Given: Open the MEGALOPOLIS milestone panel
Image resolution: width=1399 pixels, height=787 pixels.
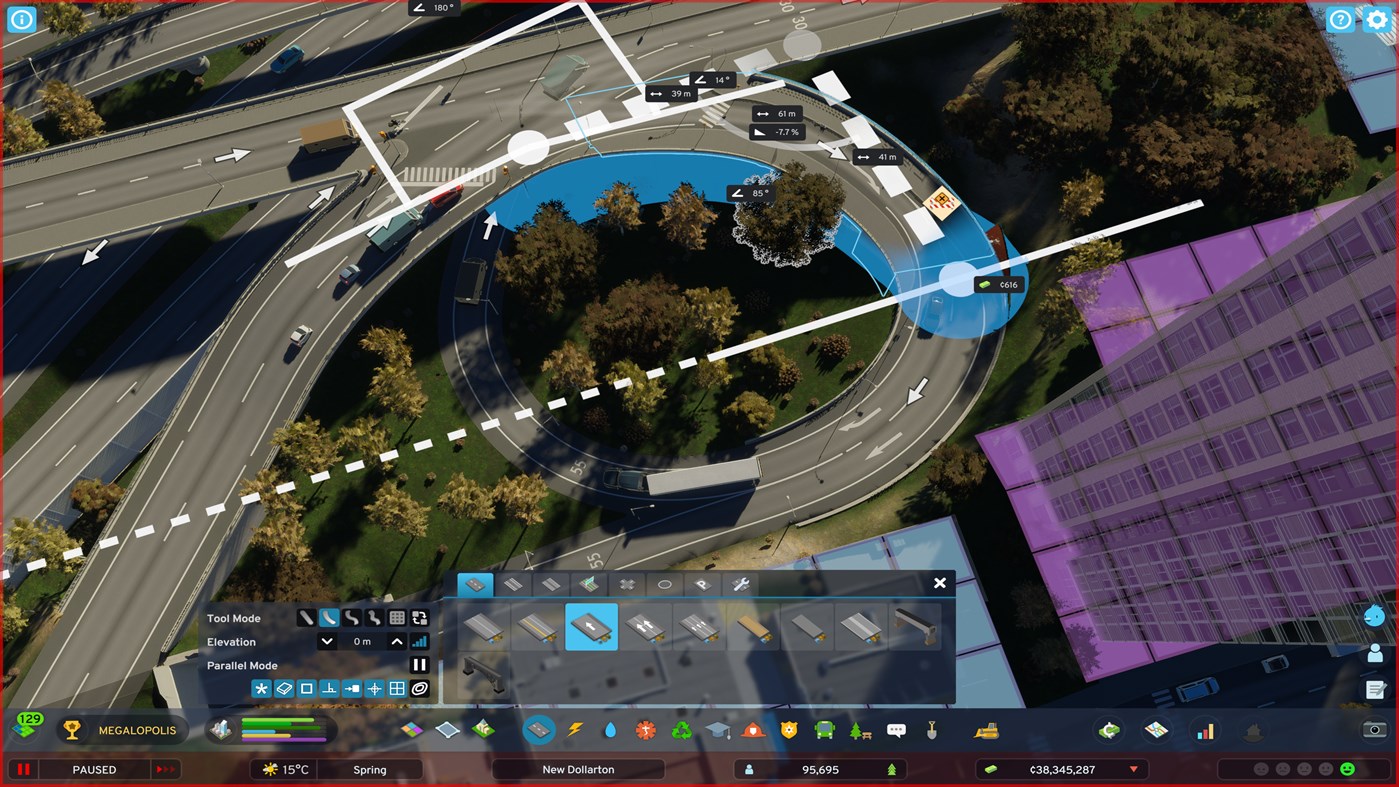Looking at the screenshot, I should point(123,730).
